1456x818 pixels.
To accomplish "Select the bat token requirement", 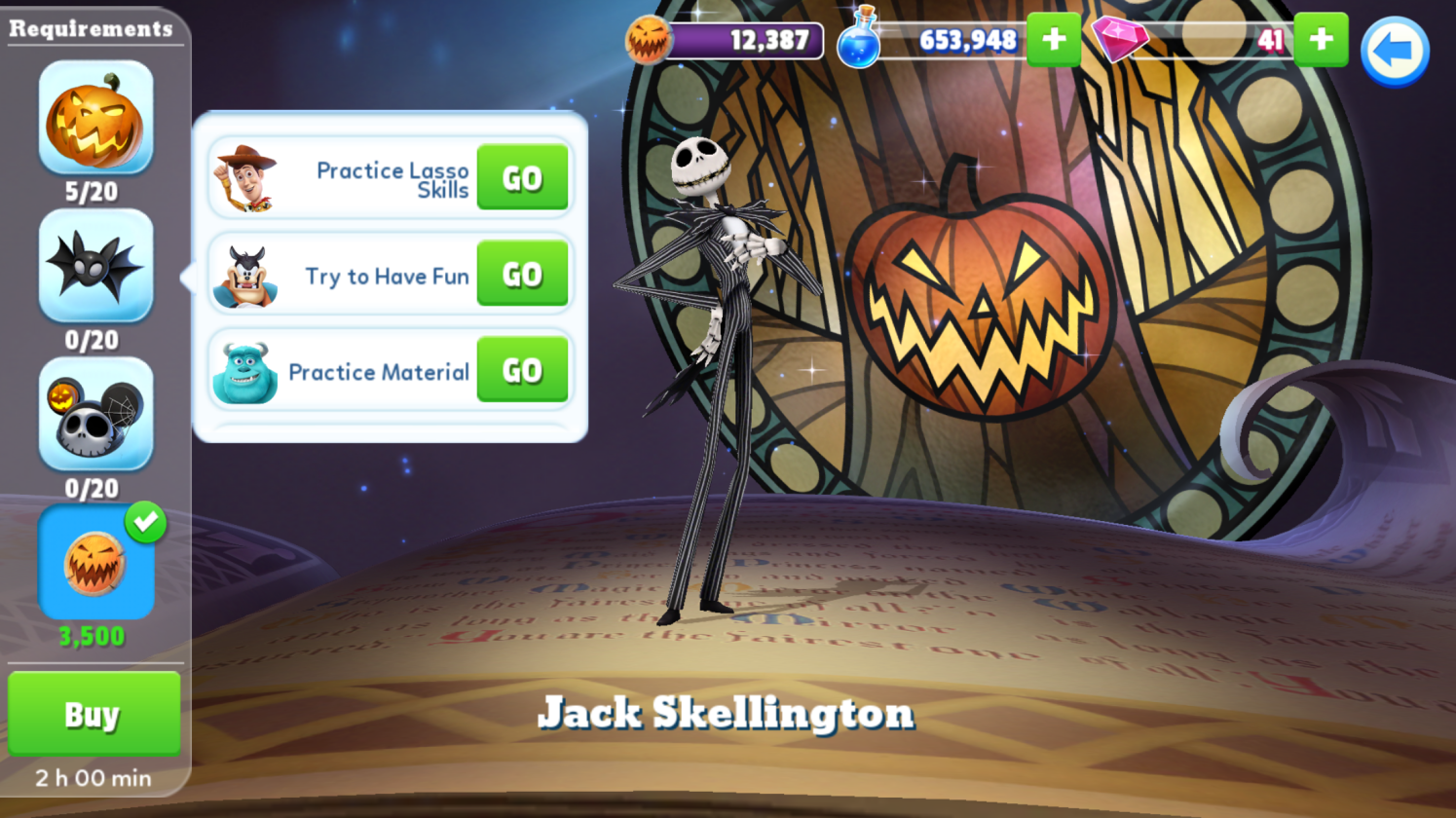I will coord(95,265).
